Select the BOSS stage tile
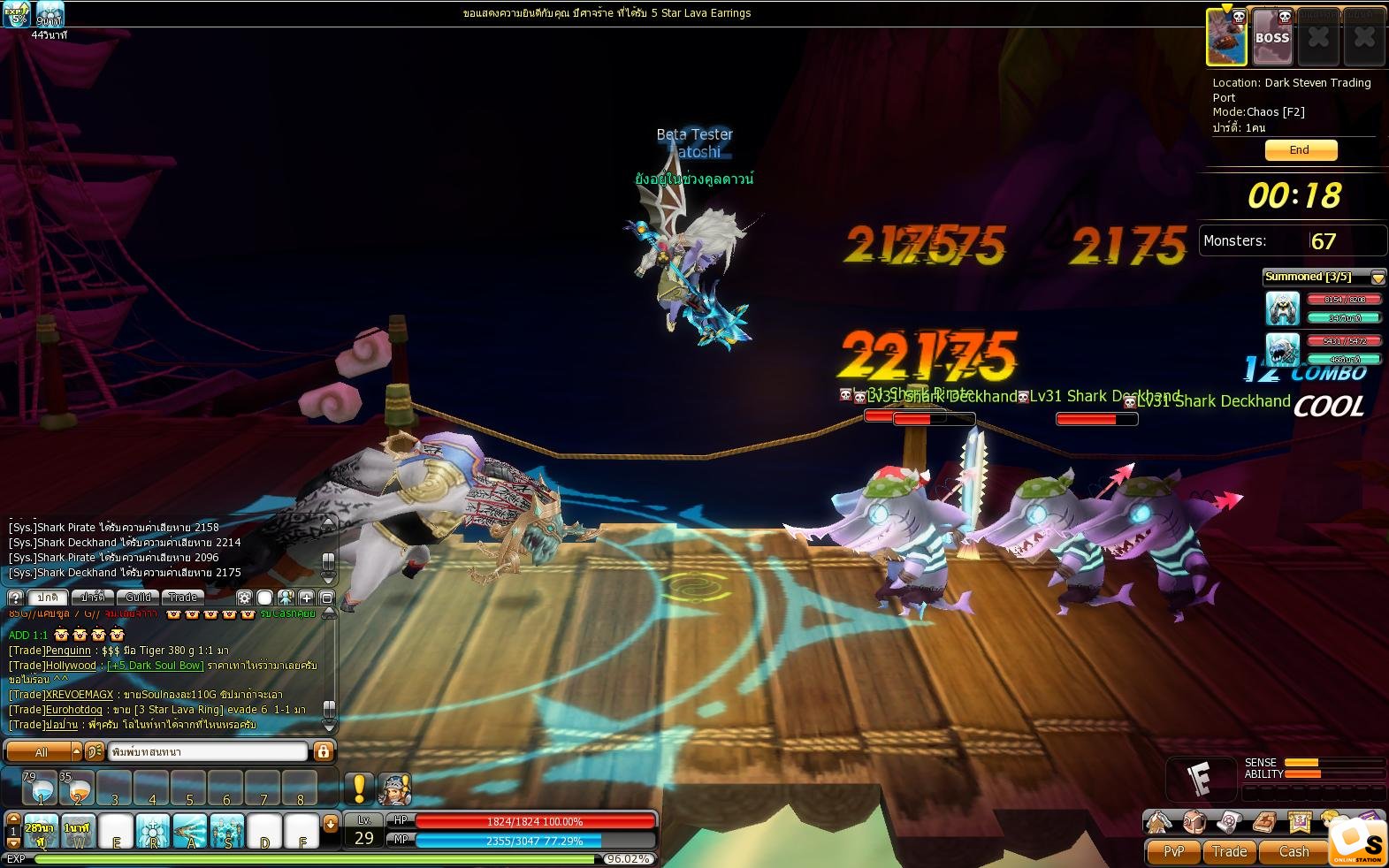Screen dimensions: 1389x868 (x=1272, y=37)
